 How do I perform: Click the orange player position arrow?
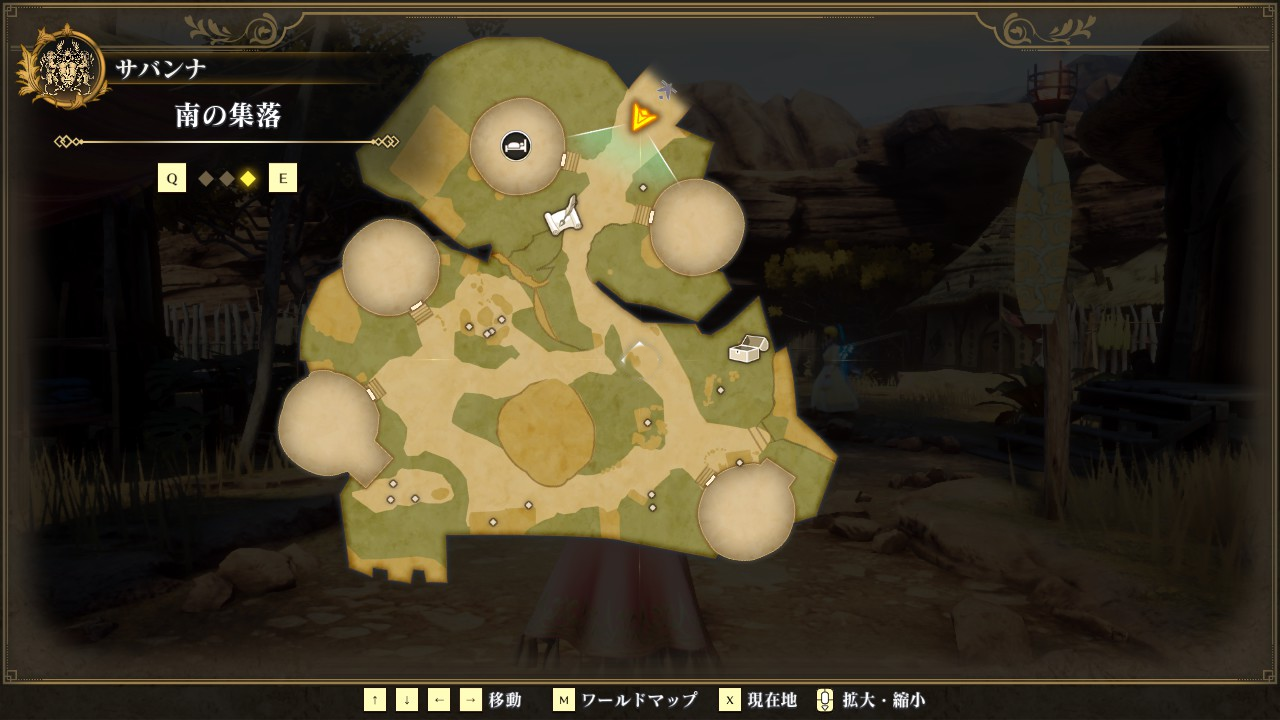[x=643, y=119]
